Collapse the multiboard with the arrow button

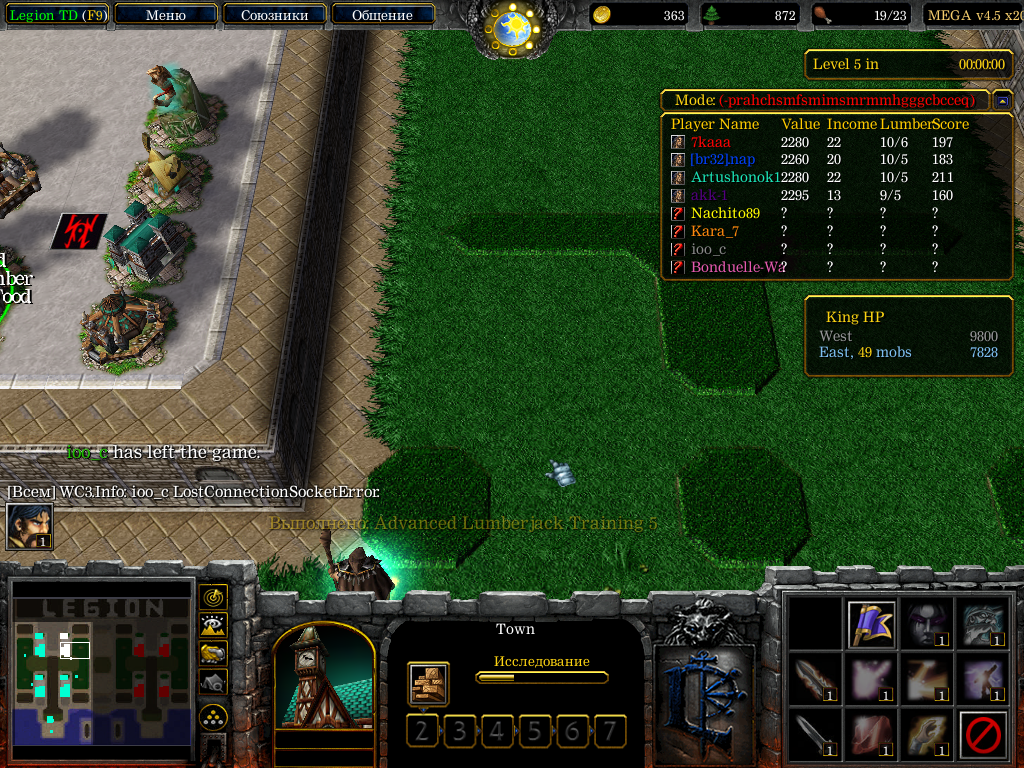coord(1002,101)
